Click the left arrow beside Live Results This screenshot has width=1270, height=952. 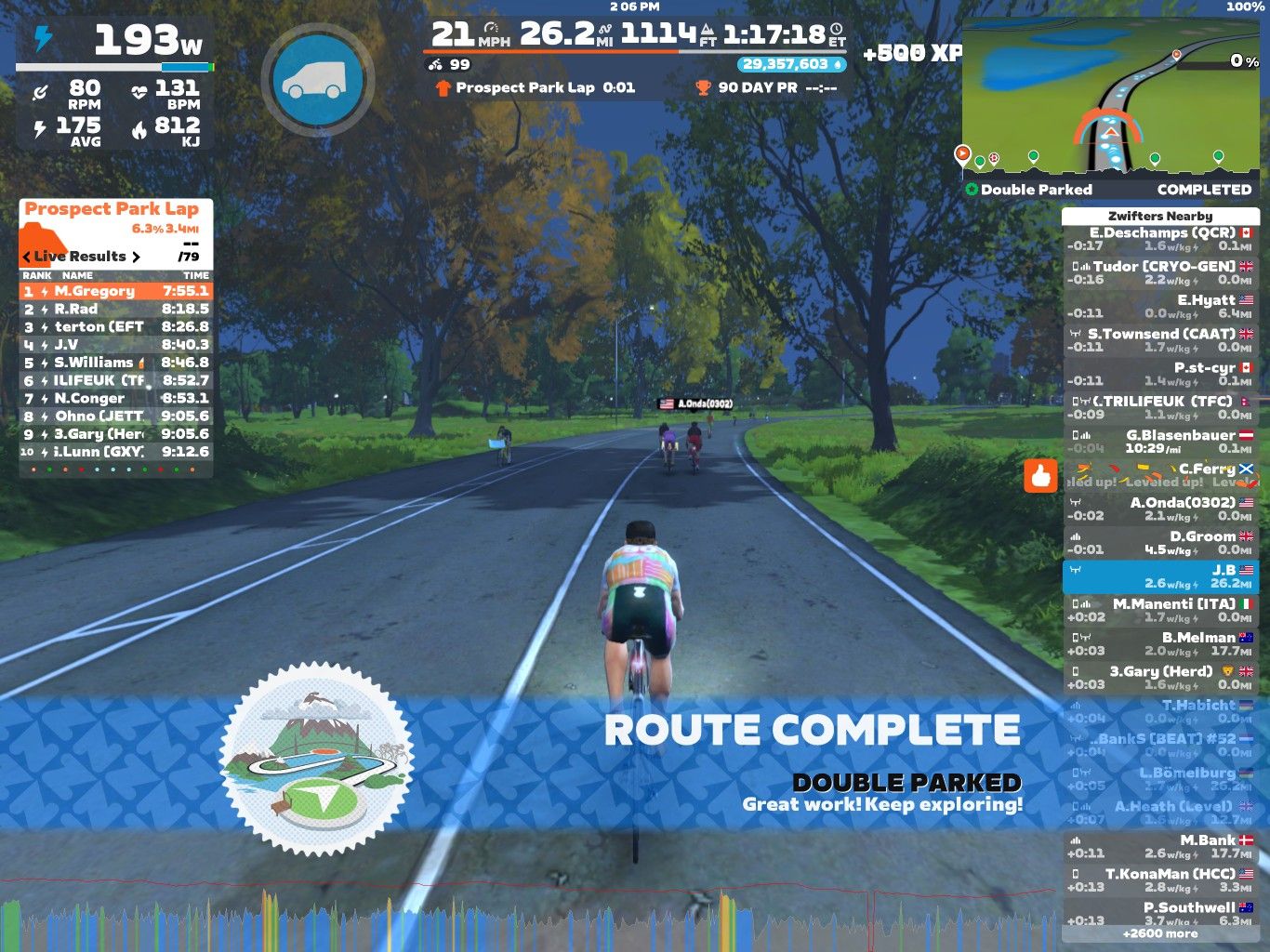coord(25,257)
